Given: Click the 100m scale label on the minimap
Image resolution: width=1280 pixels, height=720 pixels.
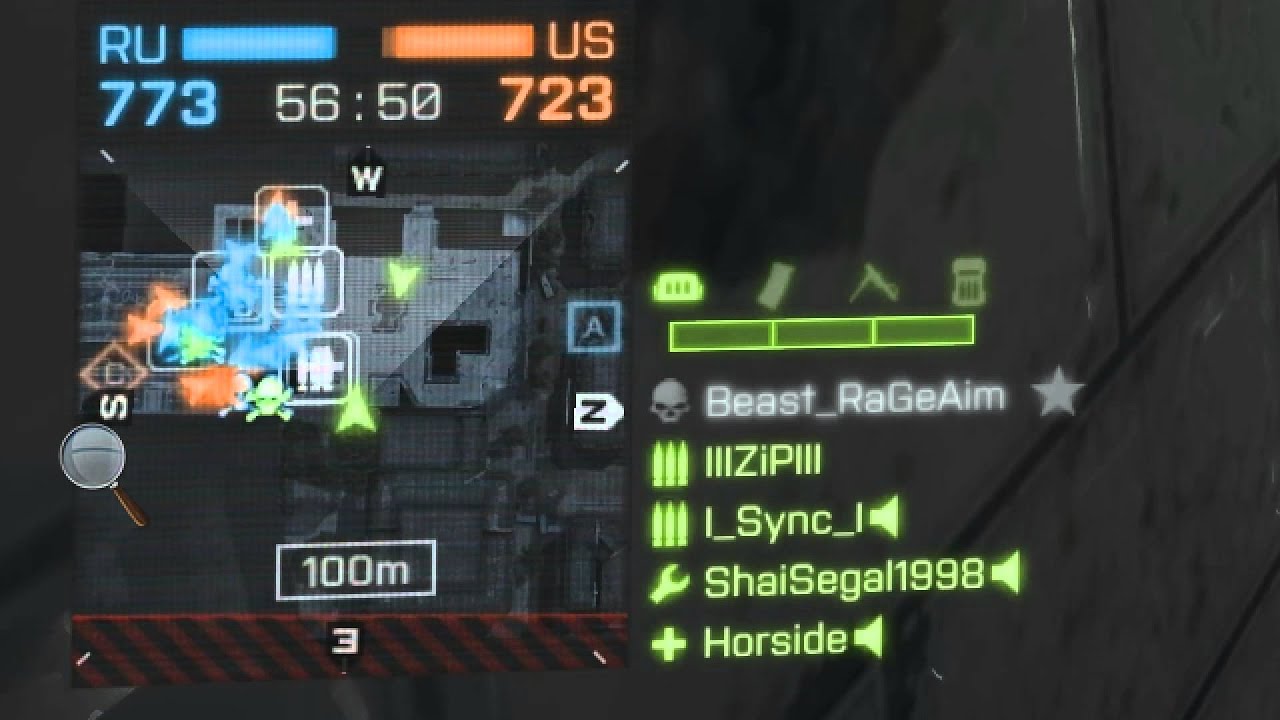Looking at the screenshot, I should 356,569.
